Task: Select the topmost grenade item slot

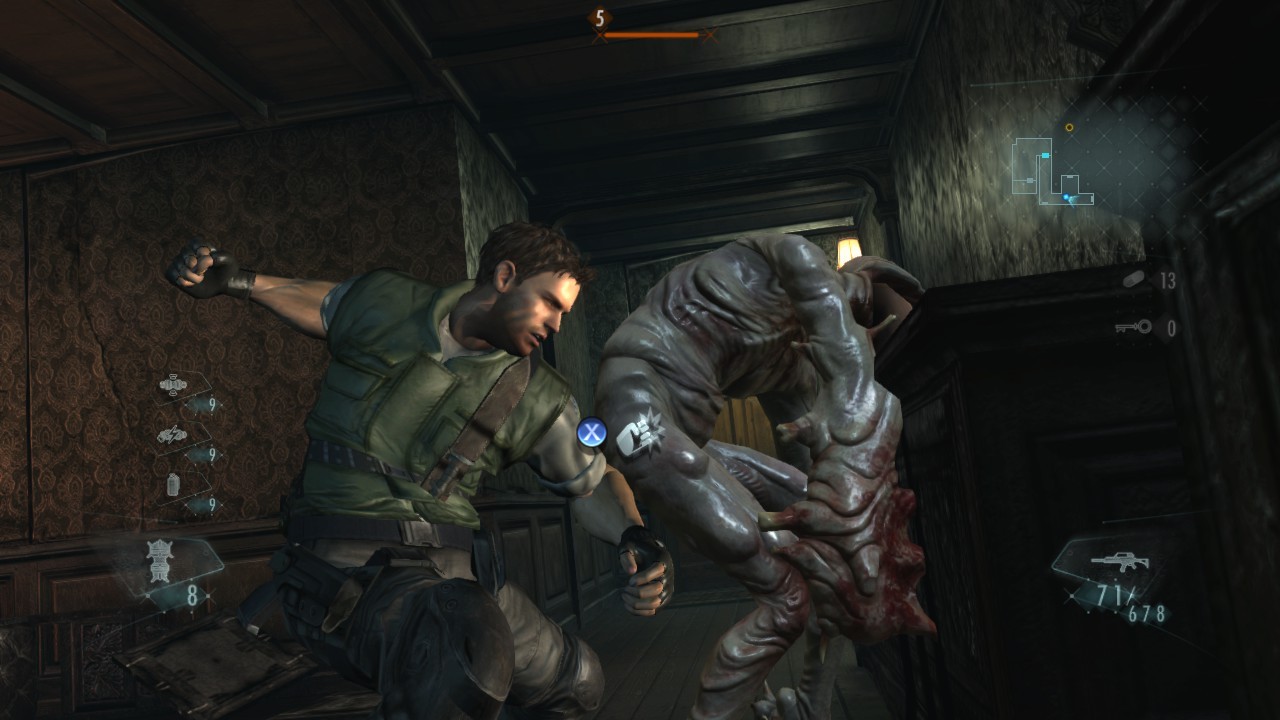Action: [173, 385]
